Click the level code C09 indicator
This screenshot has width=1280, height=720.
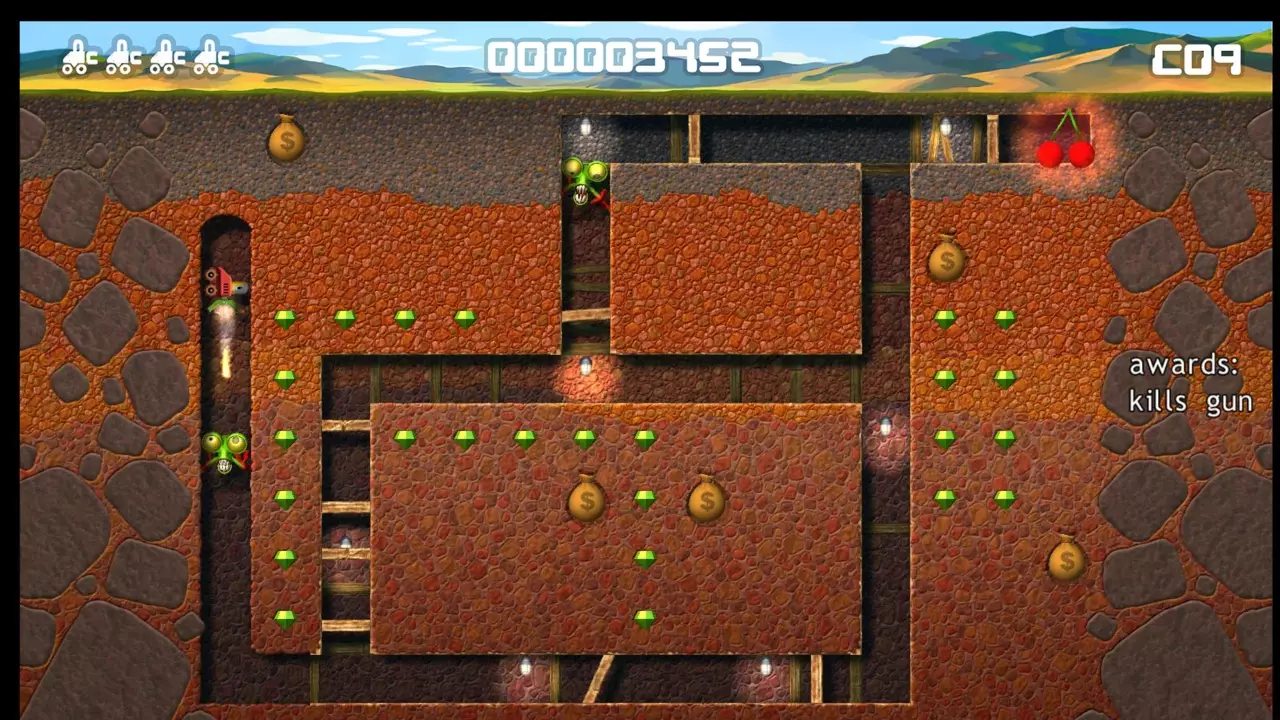pyautogui.click(x=1199, y=58)
